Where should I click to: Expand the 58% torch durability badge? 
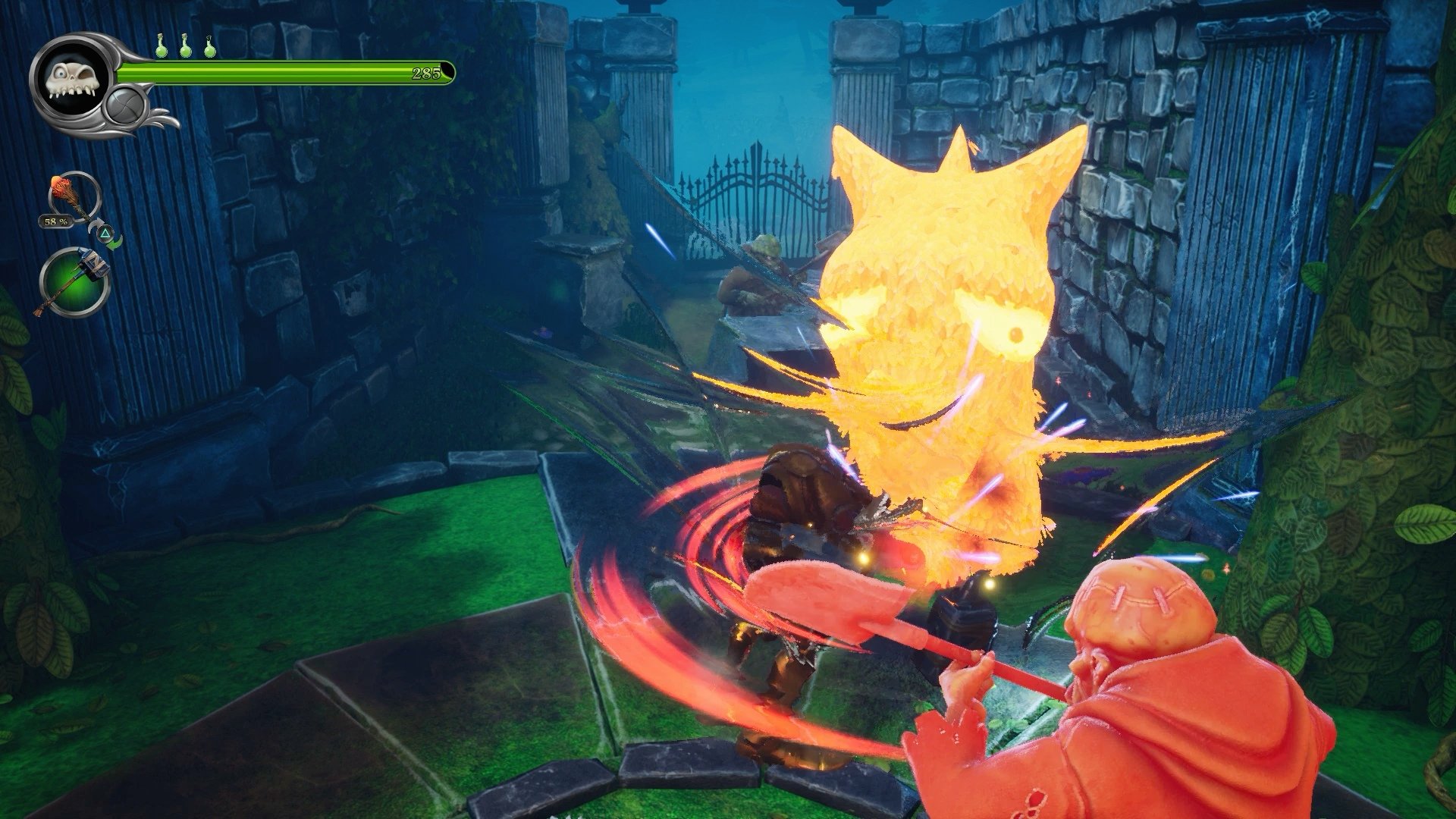point(56,223)
